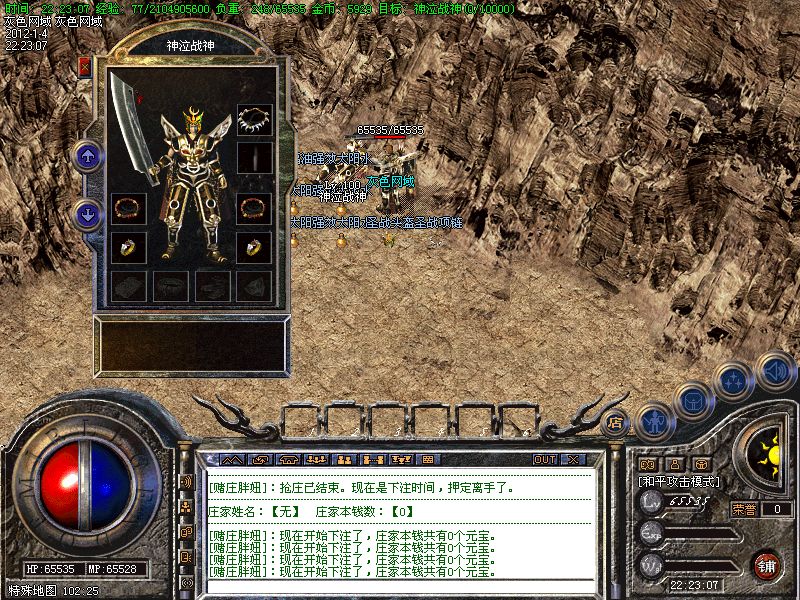Flip equipment panel with the down arrow
The image size is (800, 600).
tap(88, 213)
